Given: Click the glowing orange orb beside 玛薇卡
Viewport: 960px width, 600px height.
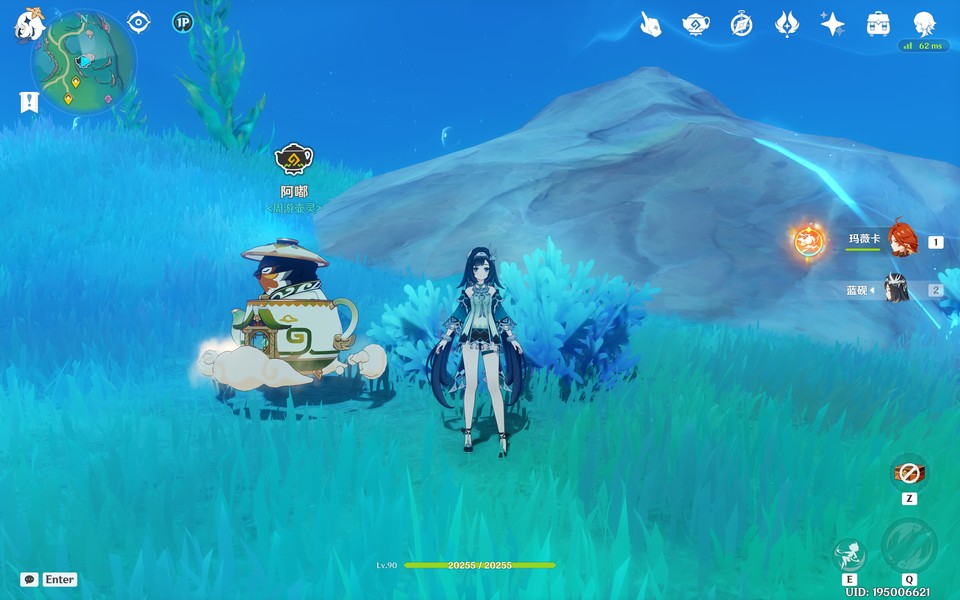Looking at the screenshot, I should (x=808, y=240).
